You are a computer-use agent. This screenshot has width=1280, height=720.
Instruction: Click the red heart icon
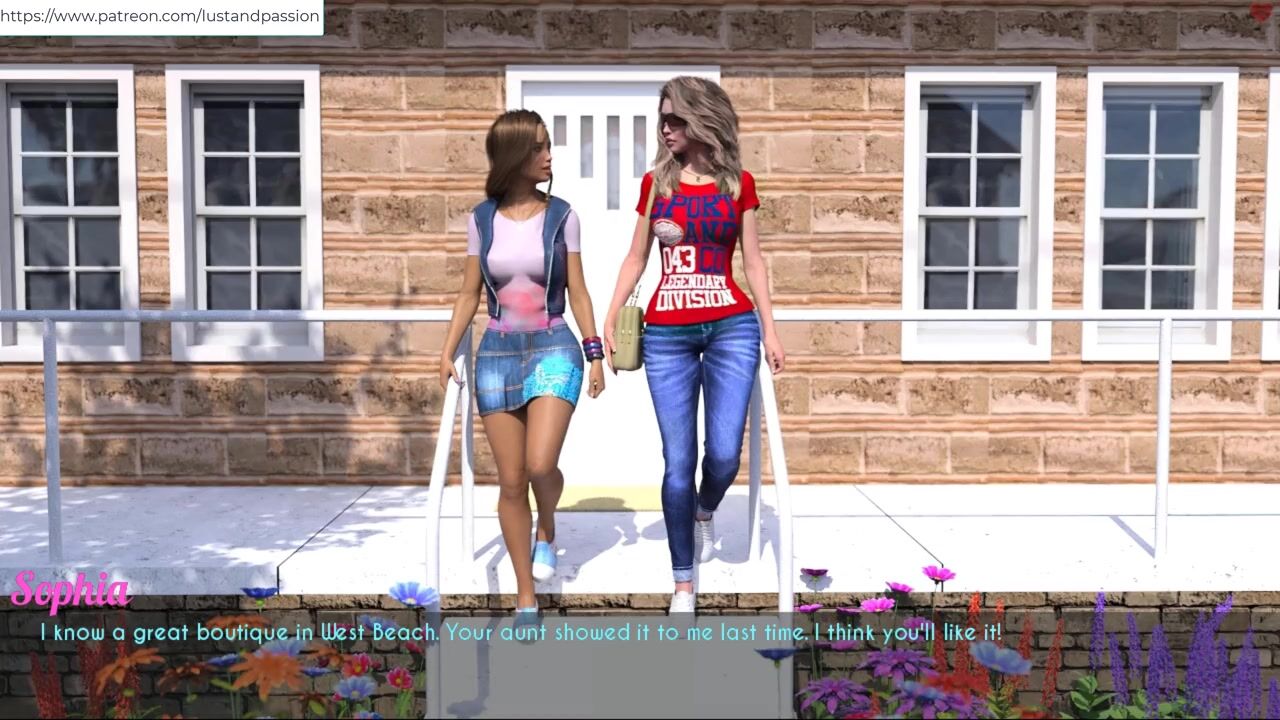(x=1261, y=13)
